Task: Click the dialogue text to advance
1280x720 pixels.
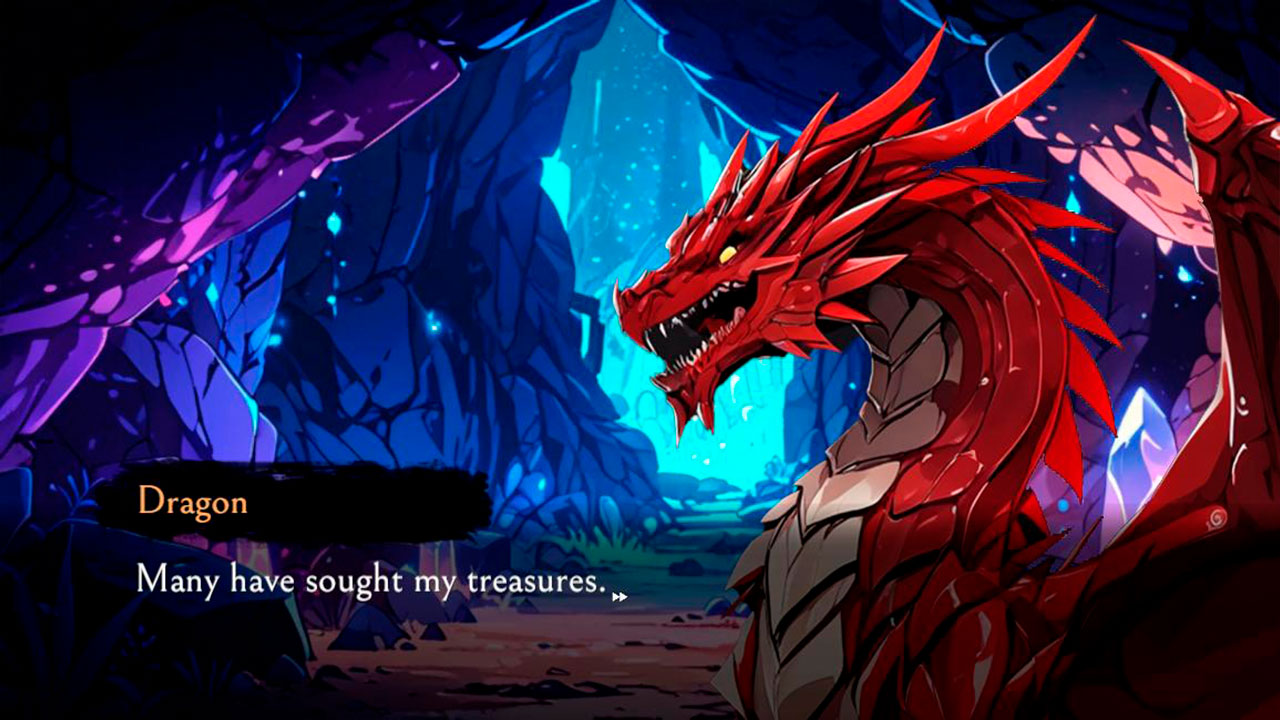Action: click(370, 581)
